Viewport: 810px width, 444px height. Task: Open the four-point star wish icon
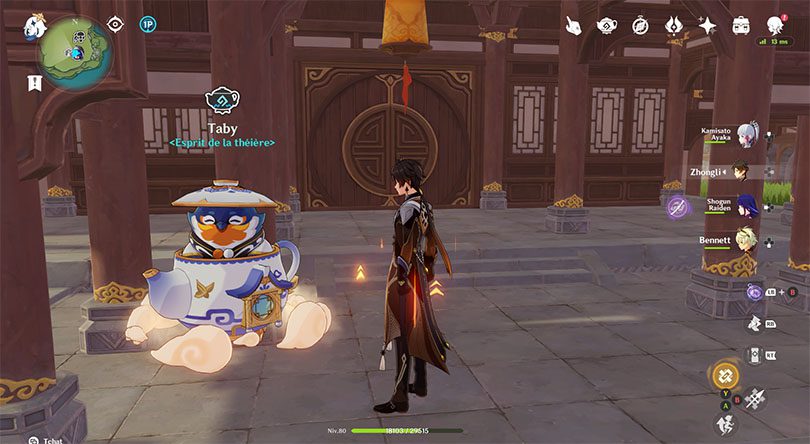[708, 25]
